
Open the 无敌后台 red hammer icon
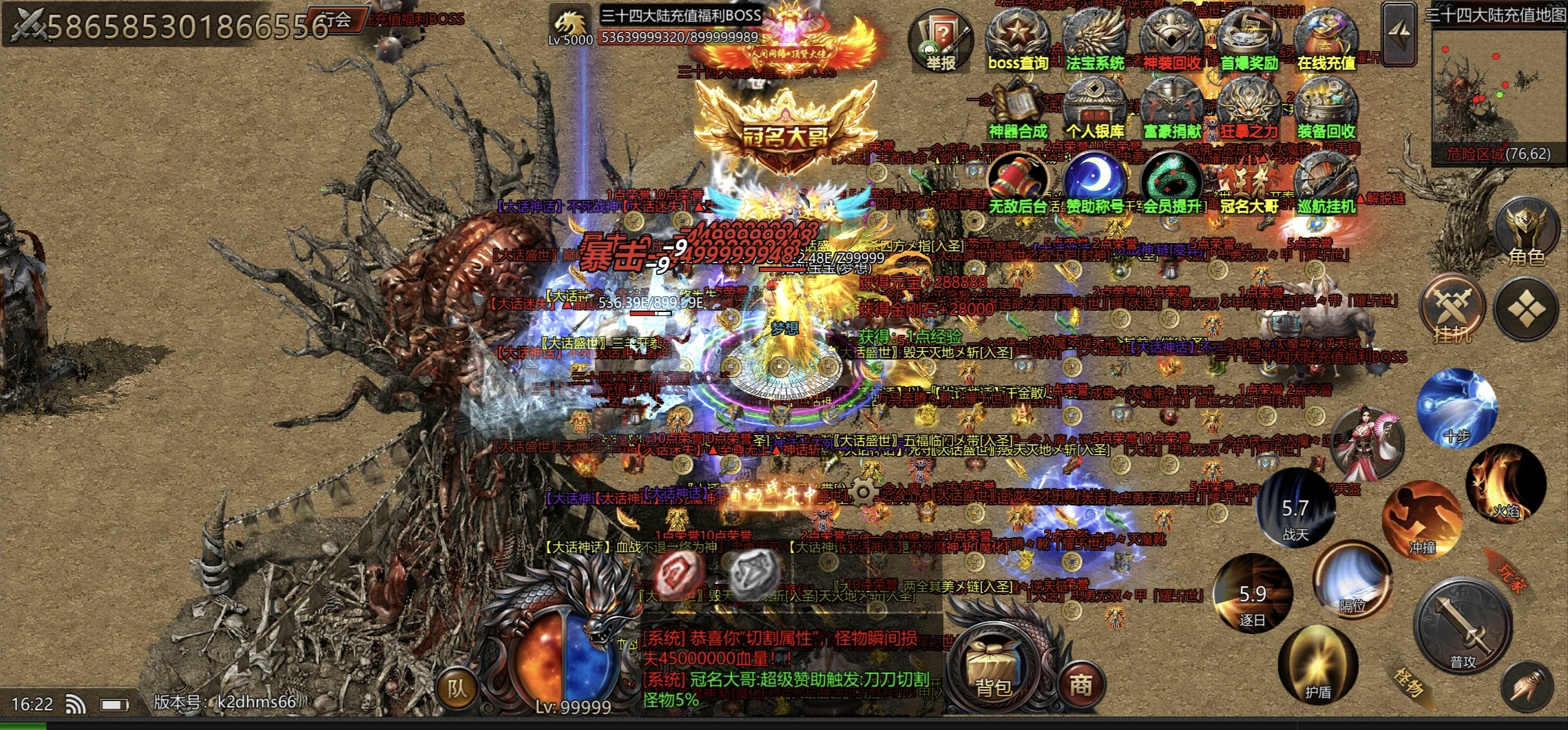tap(1017, 182)
